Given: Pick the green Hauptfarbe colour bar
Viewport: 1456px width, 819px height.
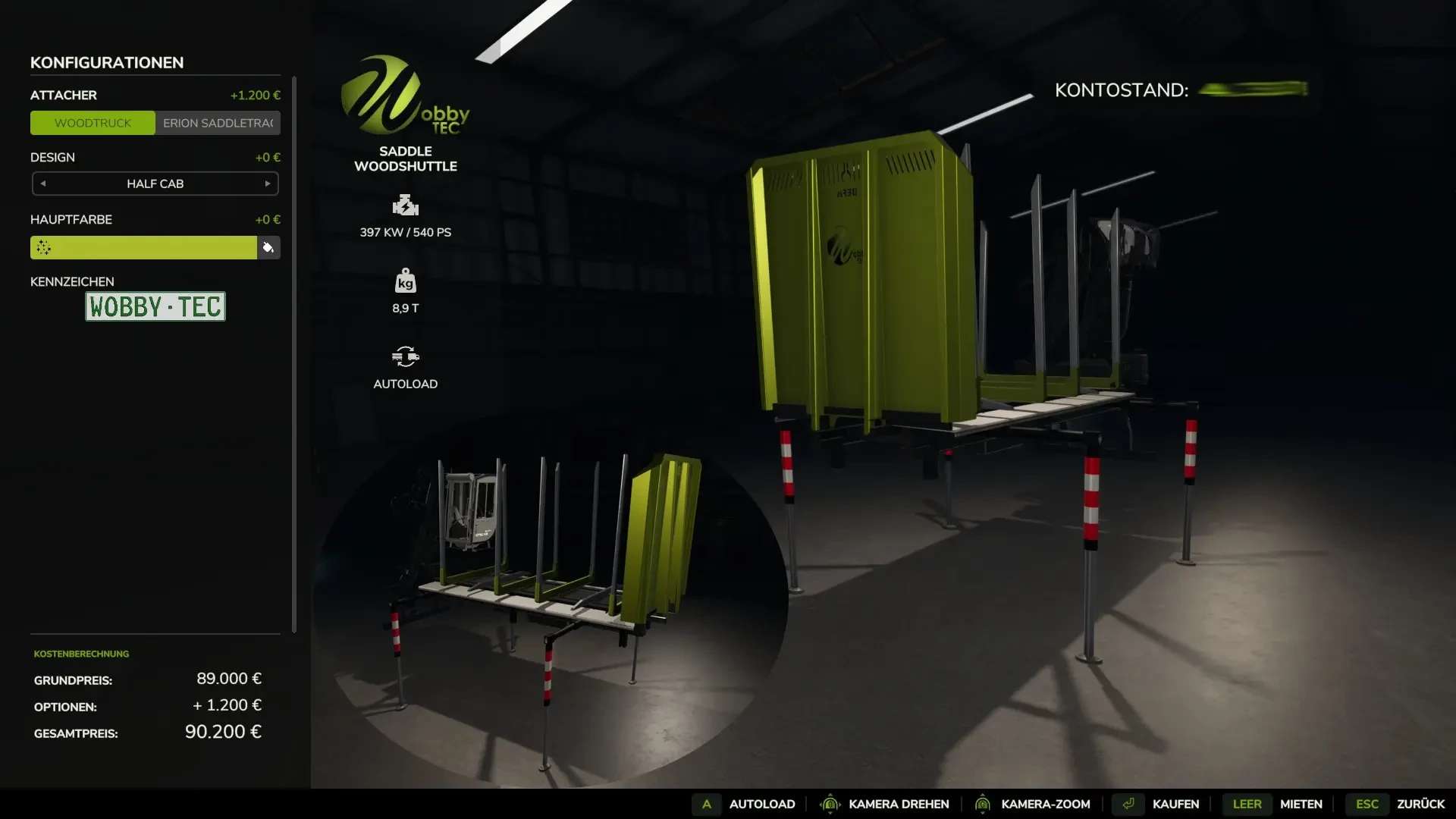Looking at the screenshot, I should 144,247.
